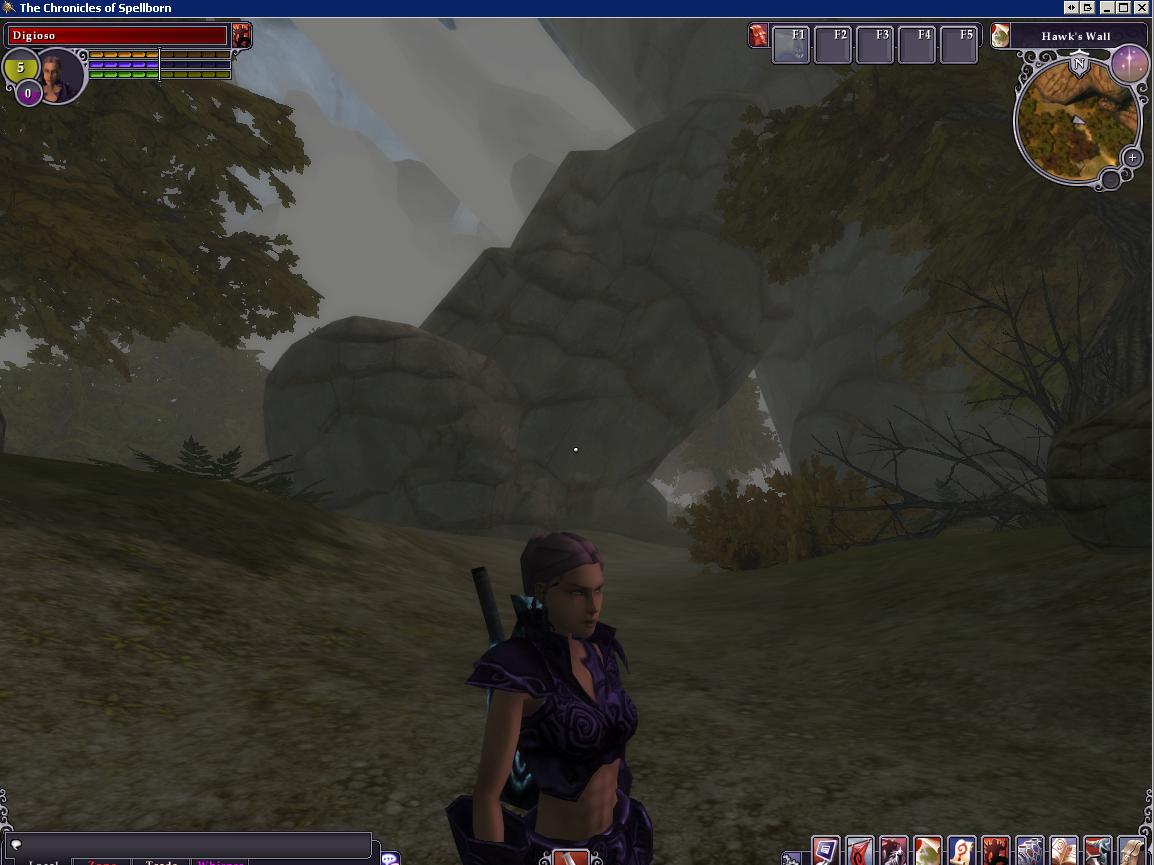Click the Digioso character portrait

click(59, 75)
